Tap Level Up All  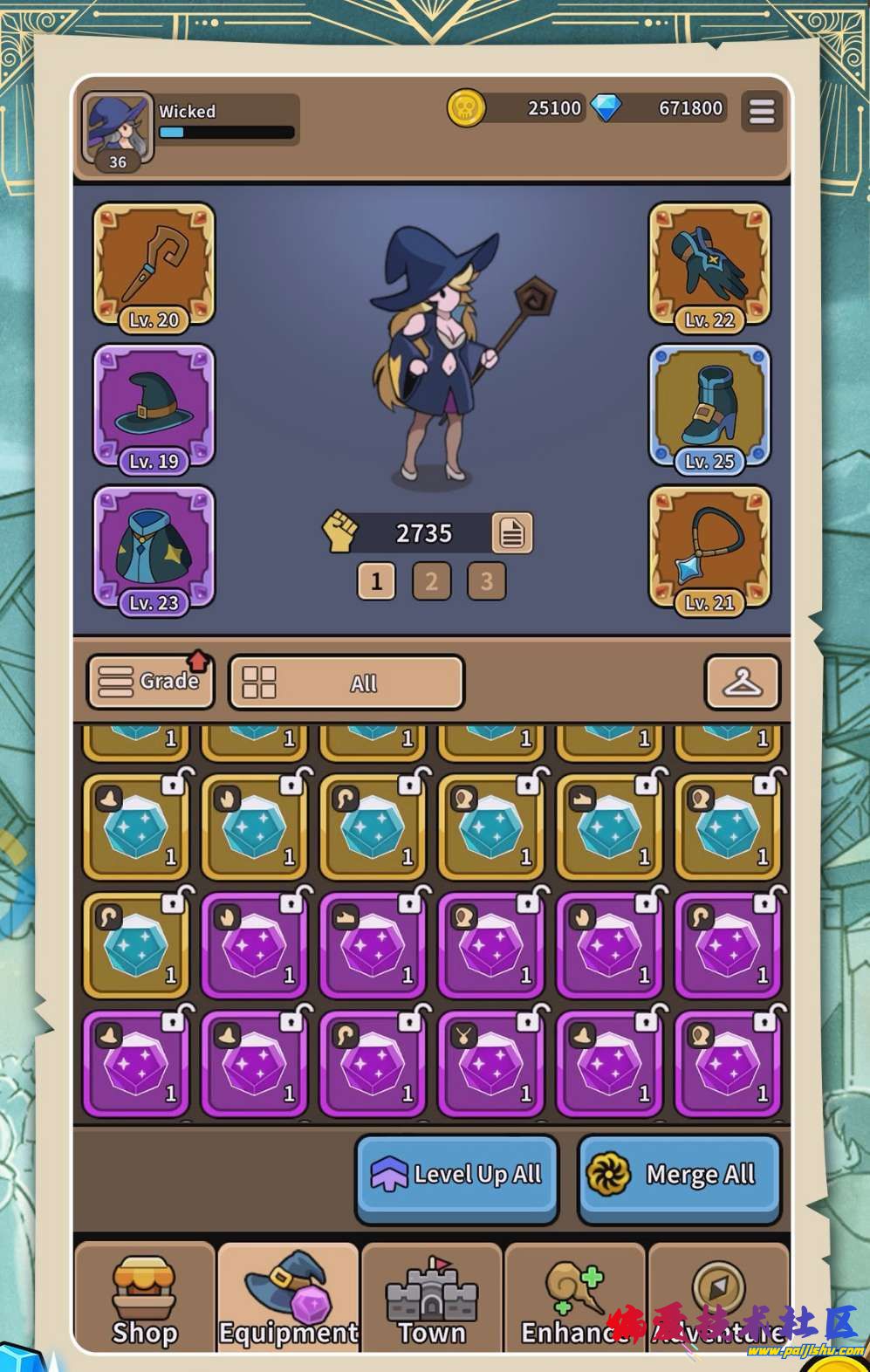pos(456,1175)
